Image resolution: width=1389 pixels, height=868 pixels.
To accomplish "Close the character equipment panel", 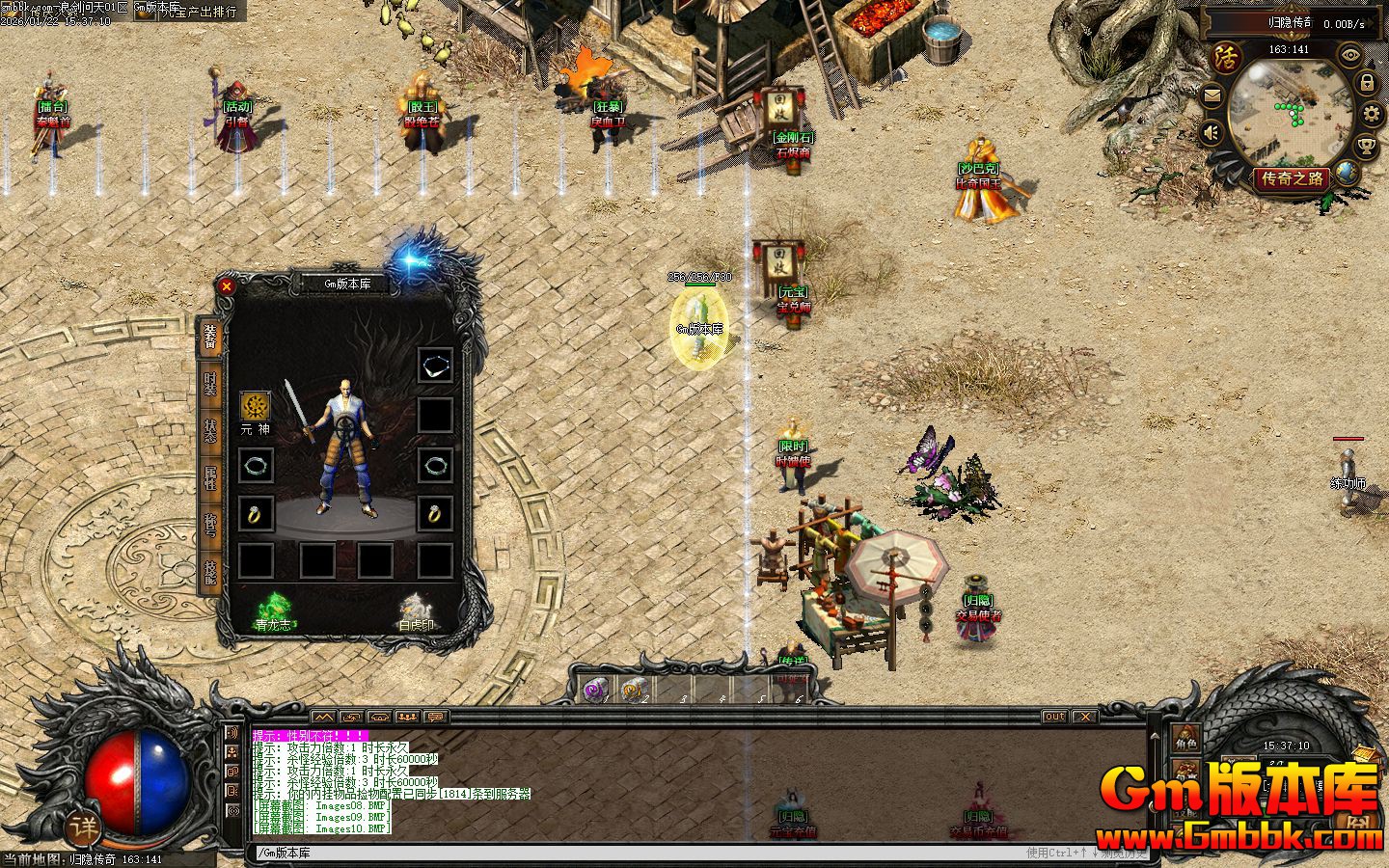I will 227,285.
